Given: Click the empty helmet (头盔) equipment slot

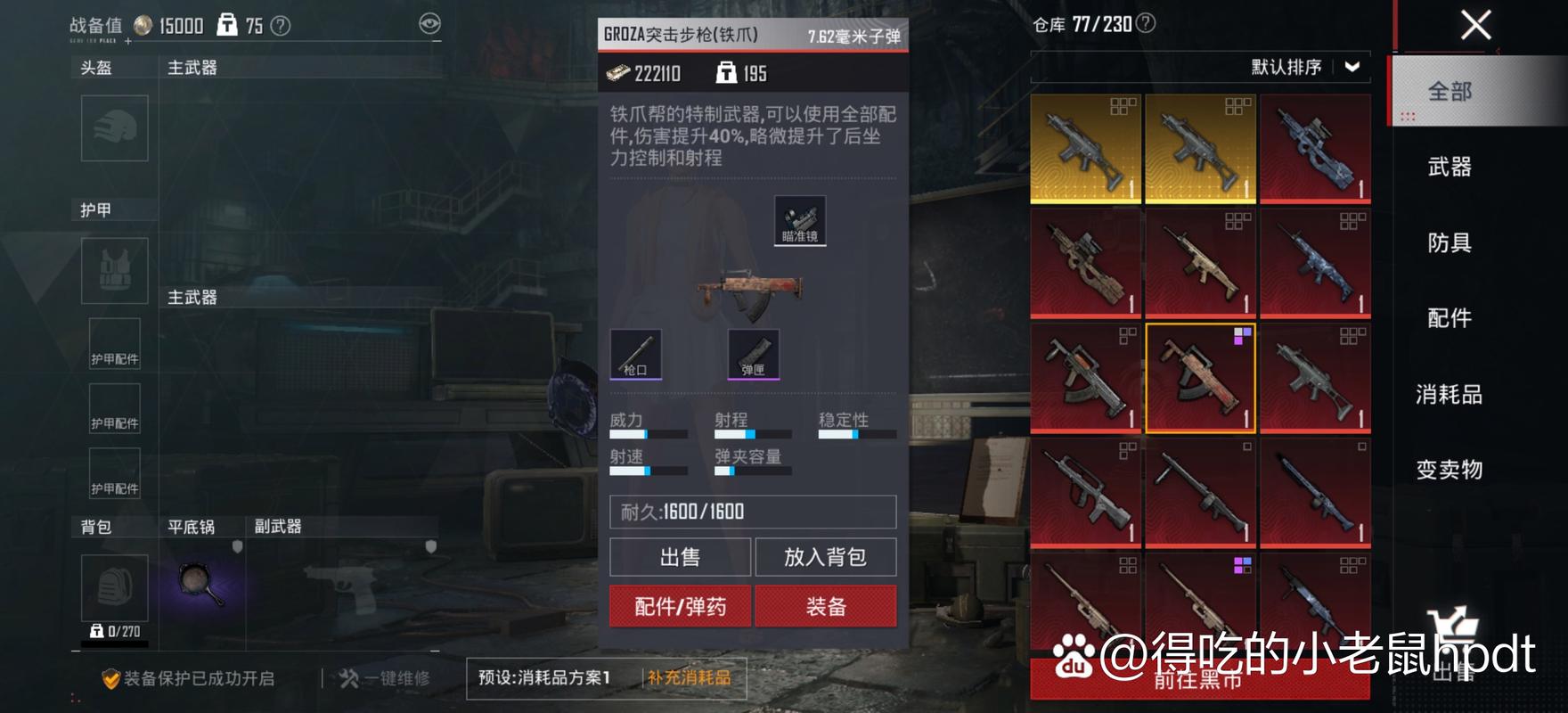Looking at the screenshot, I should click(114, 128).
